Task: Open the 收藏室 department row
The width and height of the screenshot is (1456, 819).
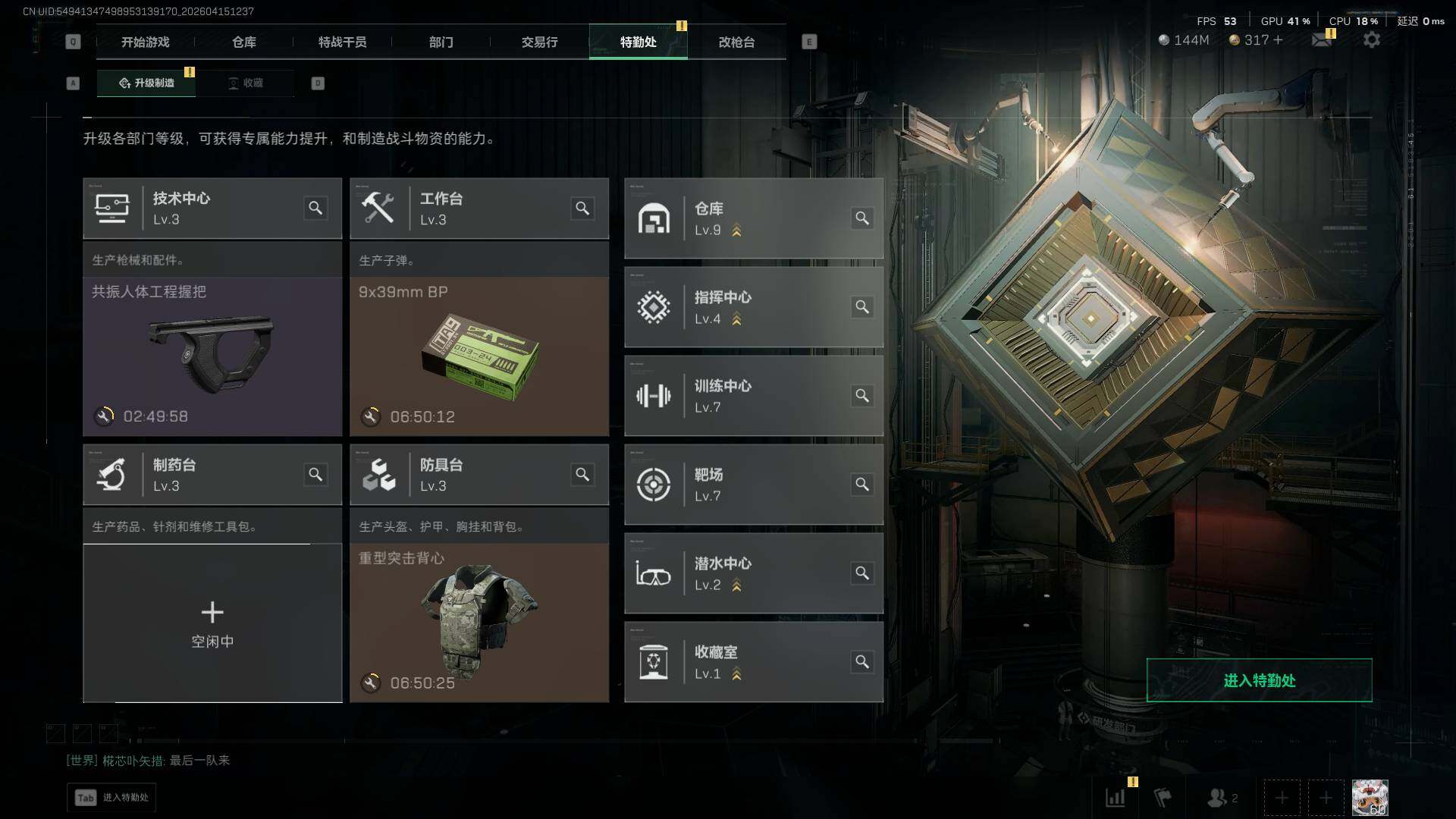Action: 753,662
